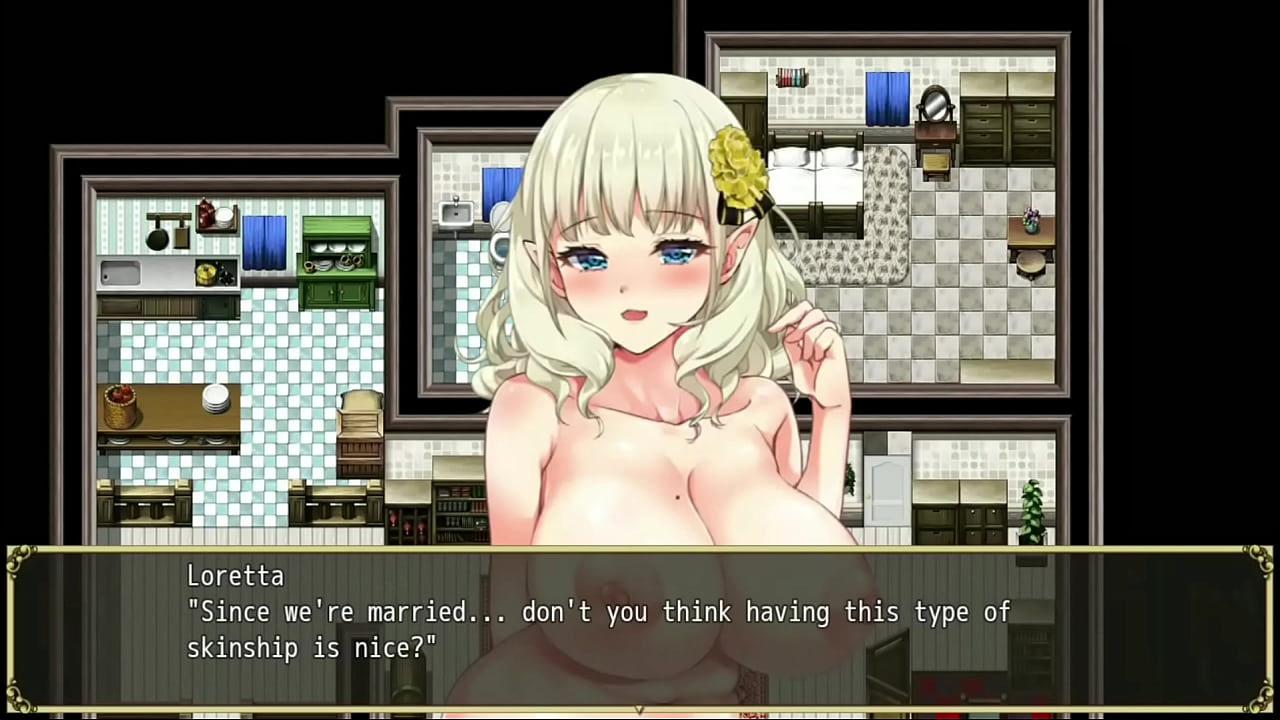The height and width of the screenshot is (720, 1280).
Task: Click the message continue arrow indicator
Action: pyautogui.click(x=640, y=708)
